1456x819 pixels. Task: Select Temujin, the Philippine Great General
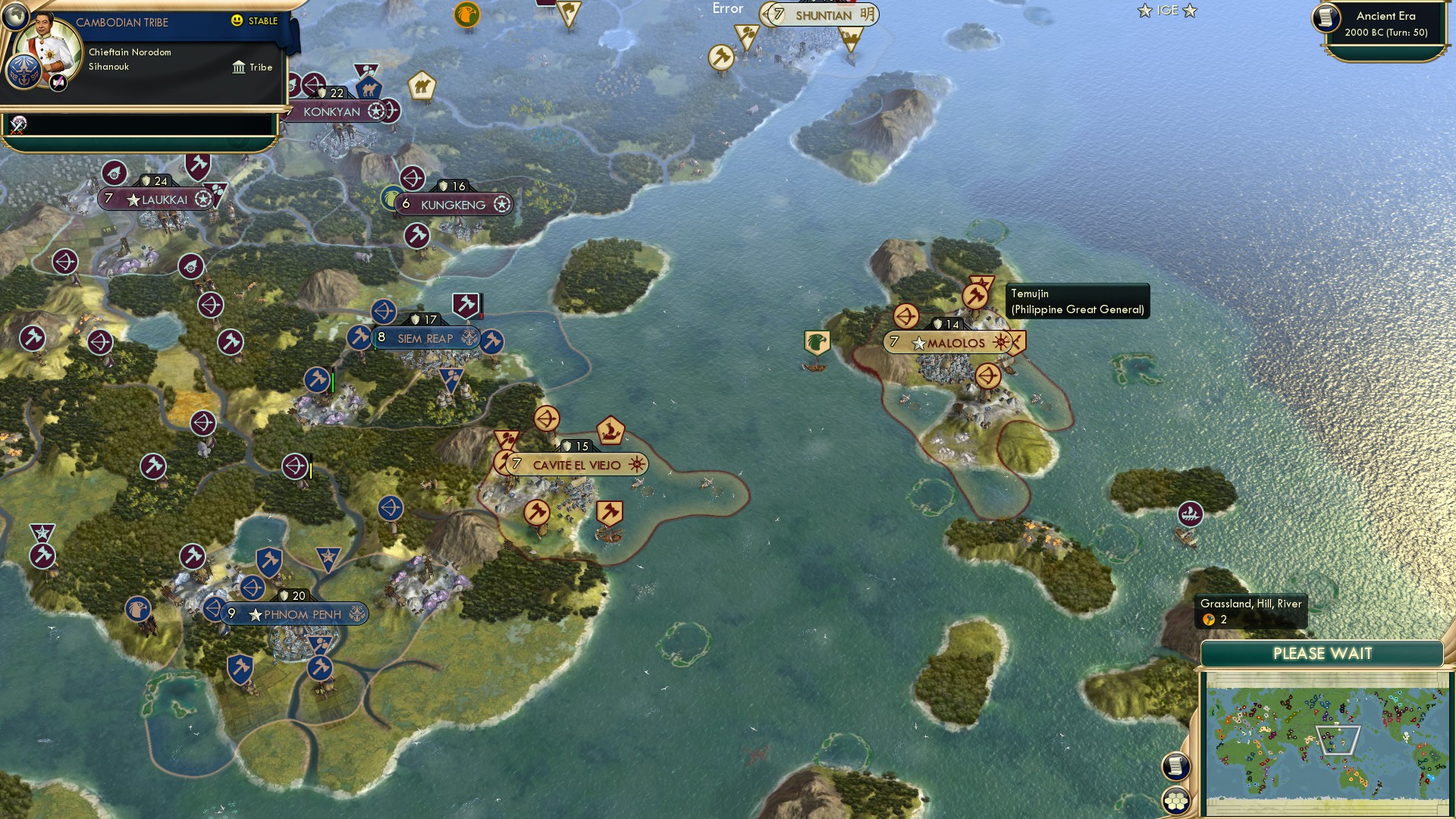(976, 296)
